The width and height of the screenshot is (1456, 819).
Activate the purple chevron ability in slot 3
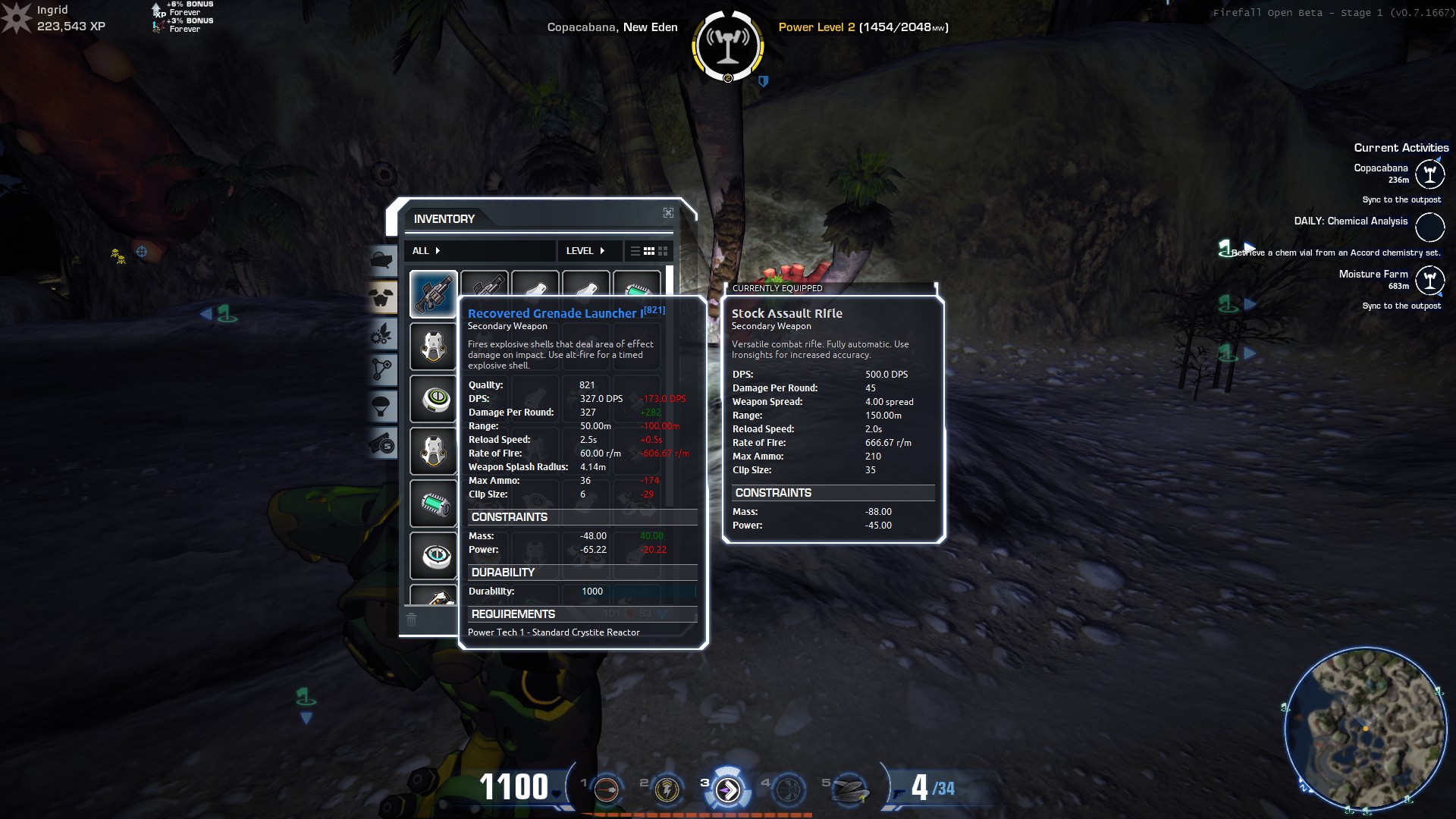click(728, 790)
